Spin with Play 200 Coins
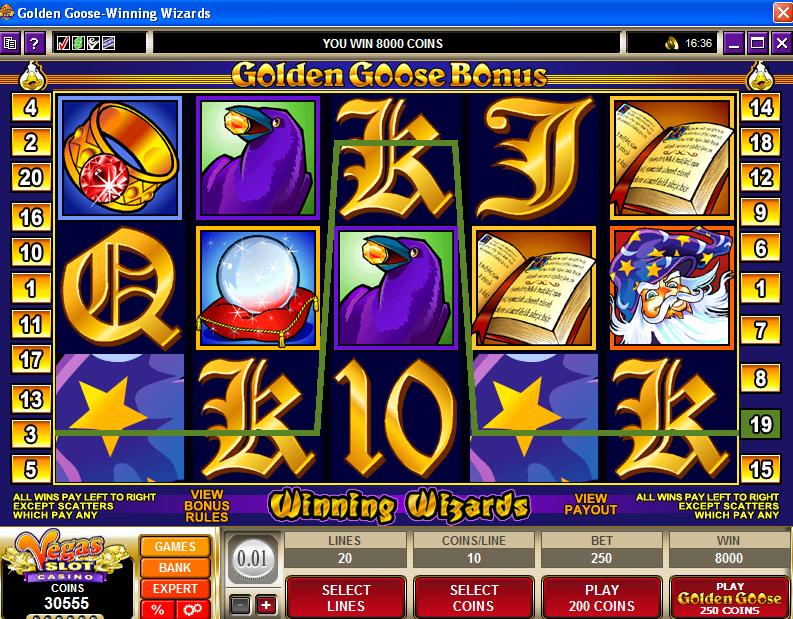Image resolution: width=793 pixels, height=619 pixels. [603, 597]
